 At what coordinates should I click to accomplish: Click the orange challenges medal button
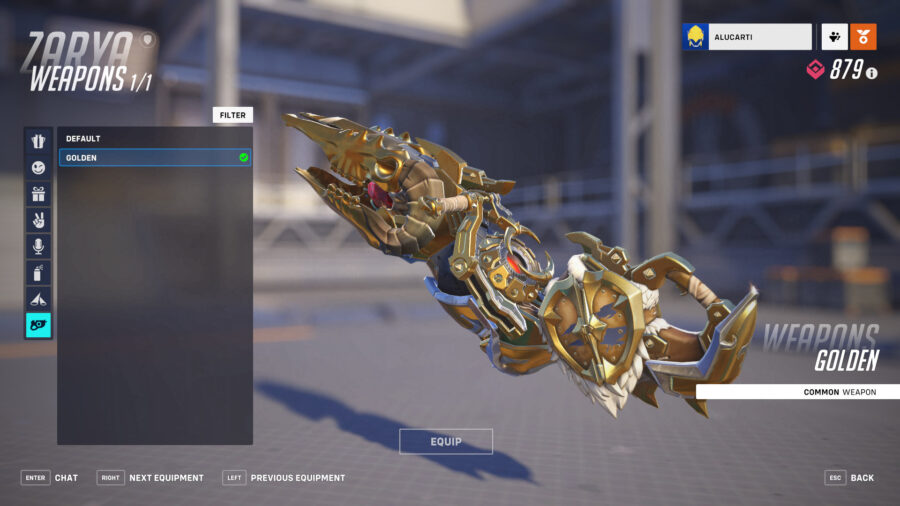[863, 37]
